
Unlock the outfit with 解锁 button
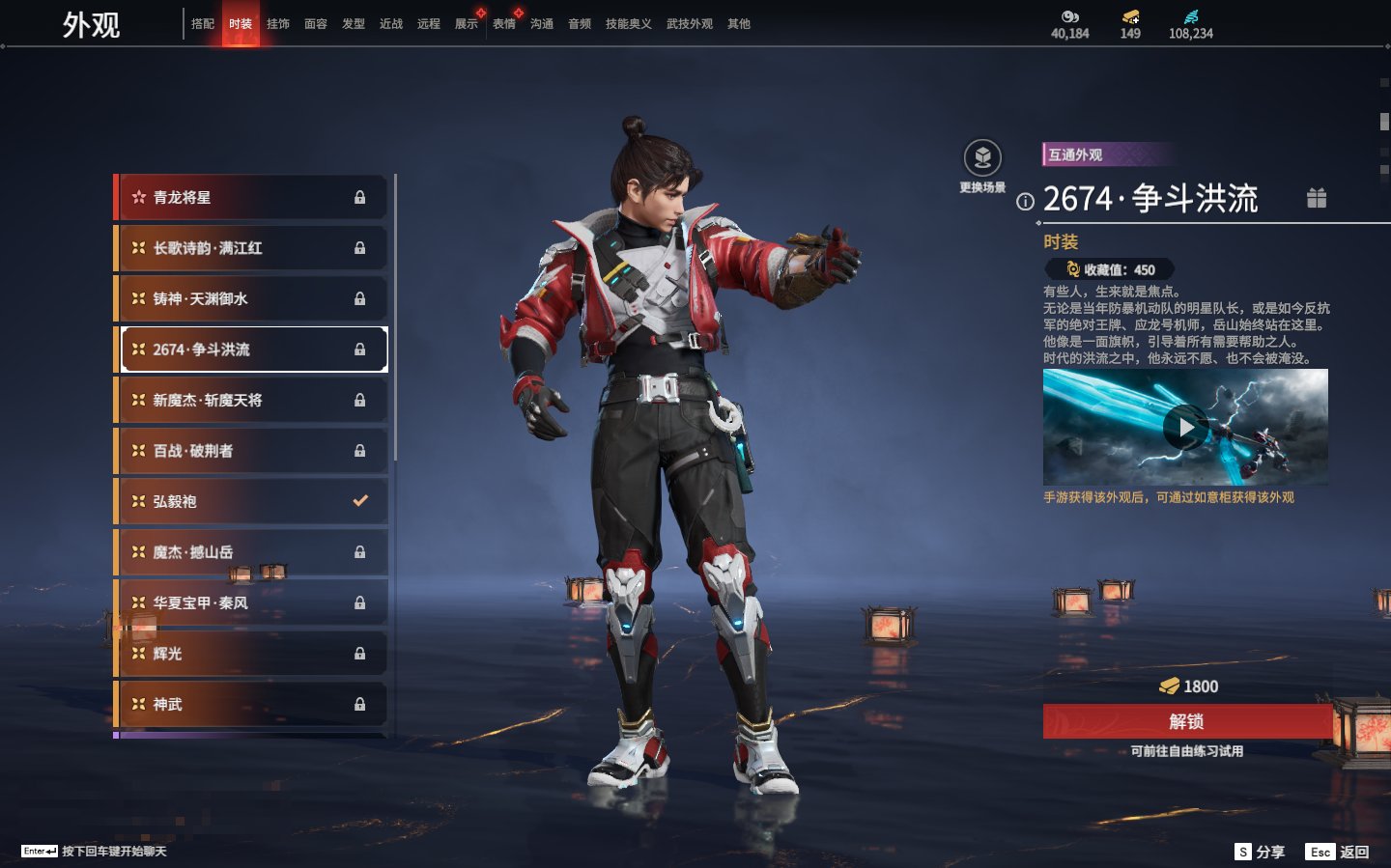[1186, 721]
